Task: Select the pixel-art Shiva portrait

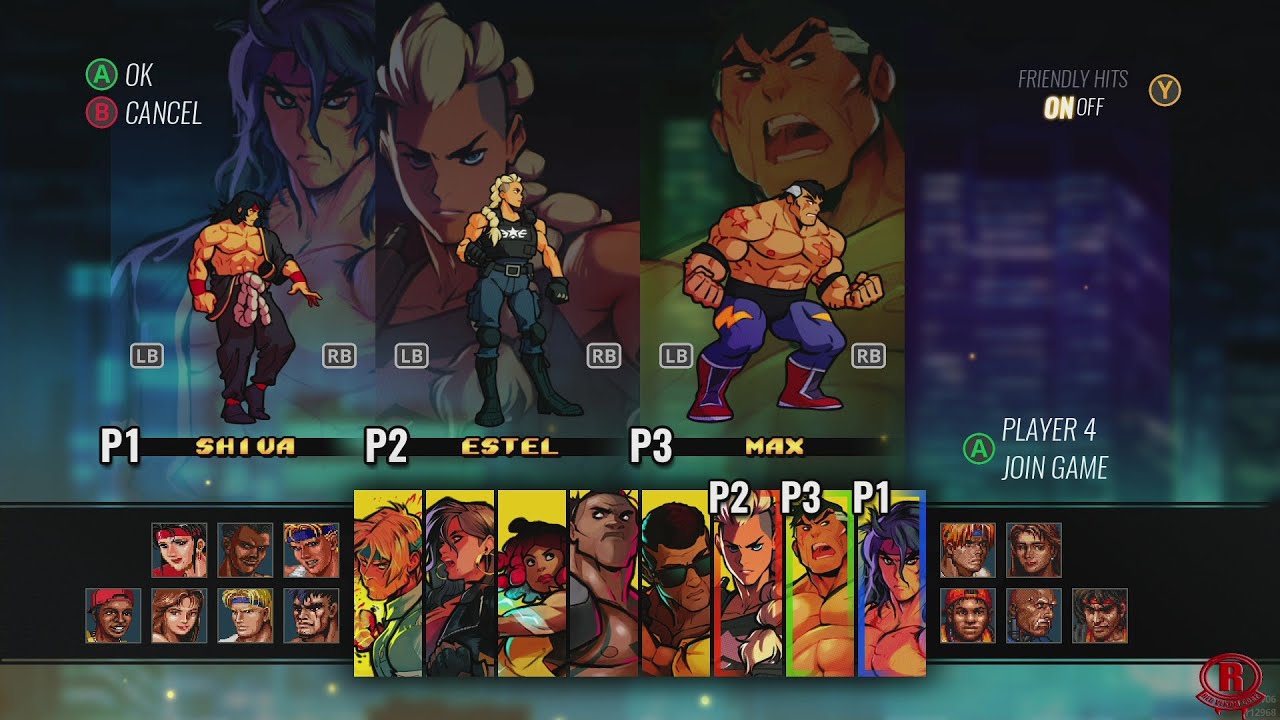Action: tap(1099, 615)
